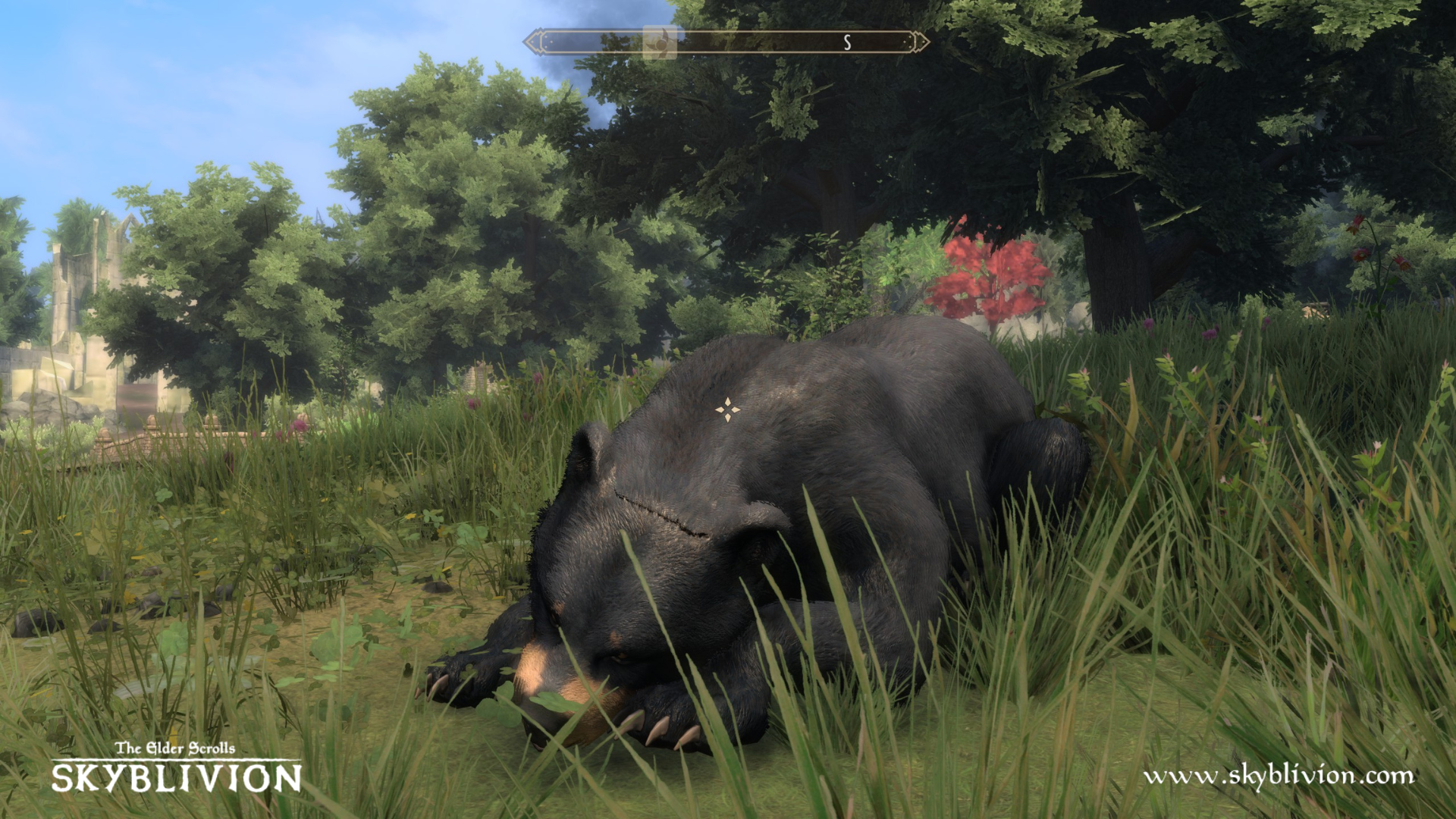The image size is (1456, 819).
Task: Click the south indicator on the compass bar
Action: (847, 43)
